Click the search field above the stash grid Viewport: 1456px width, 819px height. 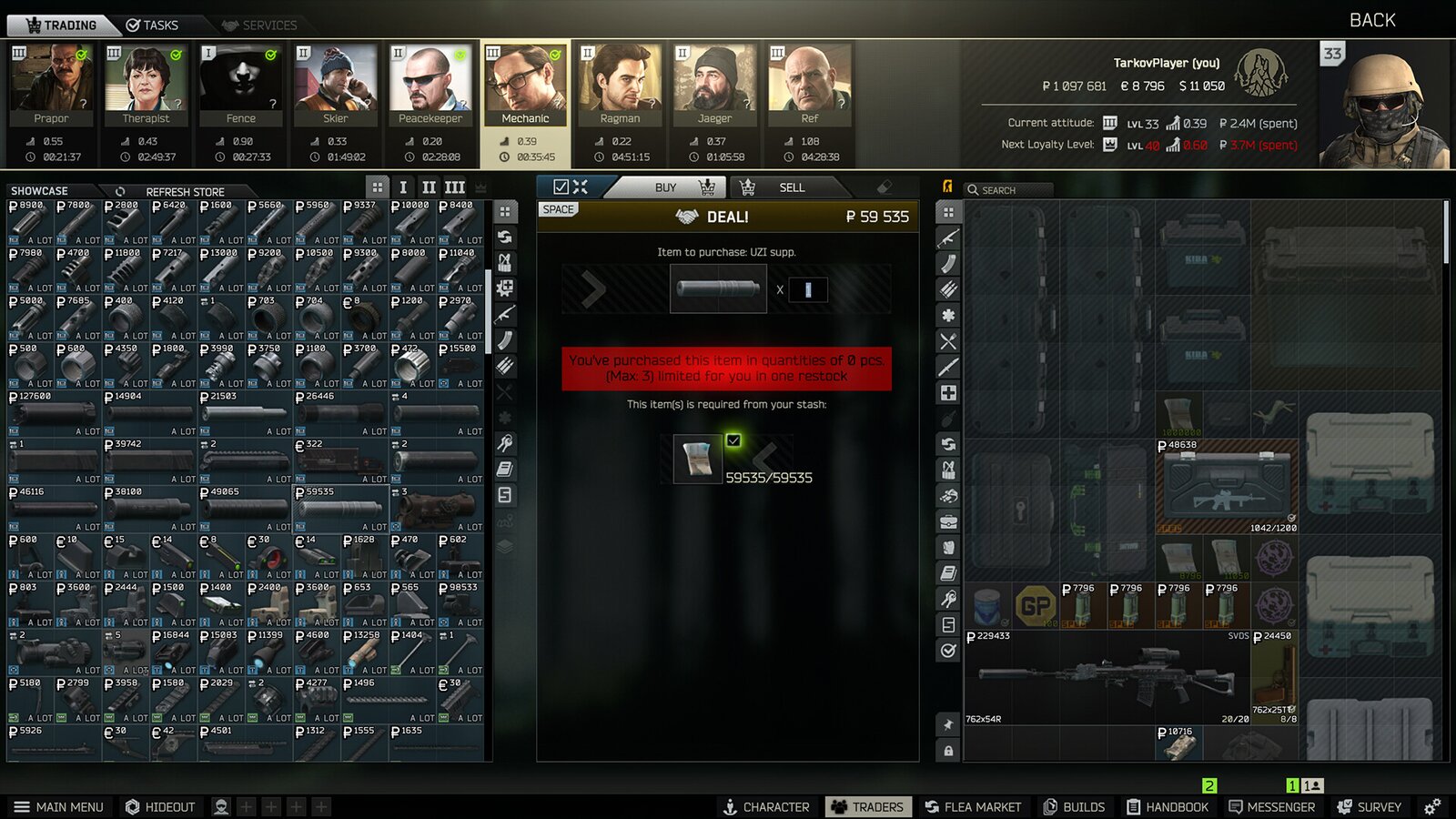(x=1010, y=189)
